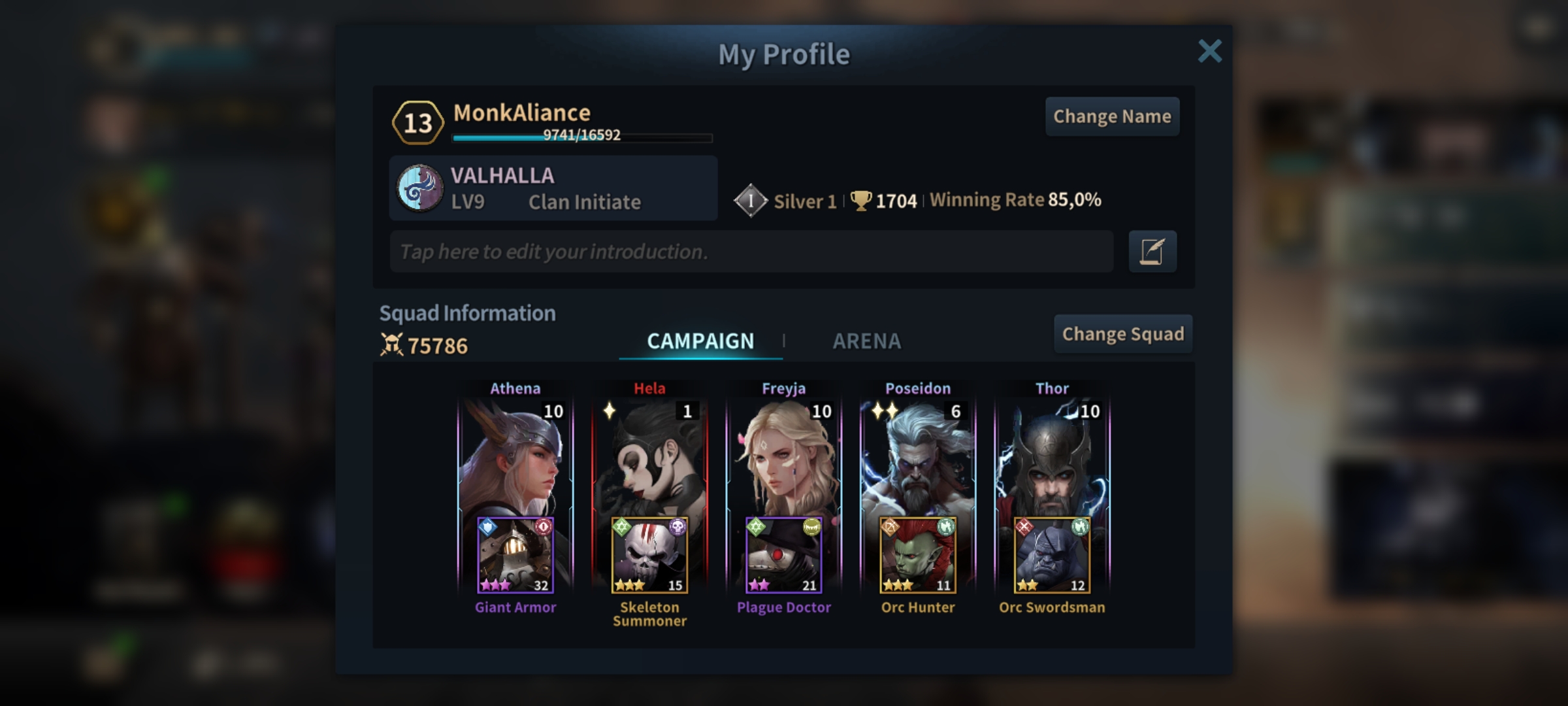
Task: Tap the Orc Swordsman unit icon
Action: point(1052,556)
